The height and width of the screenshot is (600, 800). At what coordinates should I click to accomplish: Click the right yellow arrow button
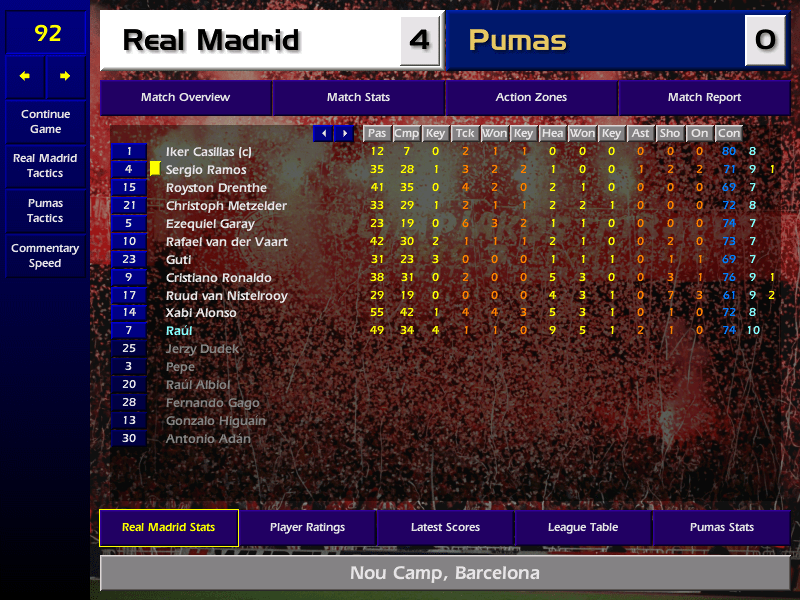(x=66, y=76)
